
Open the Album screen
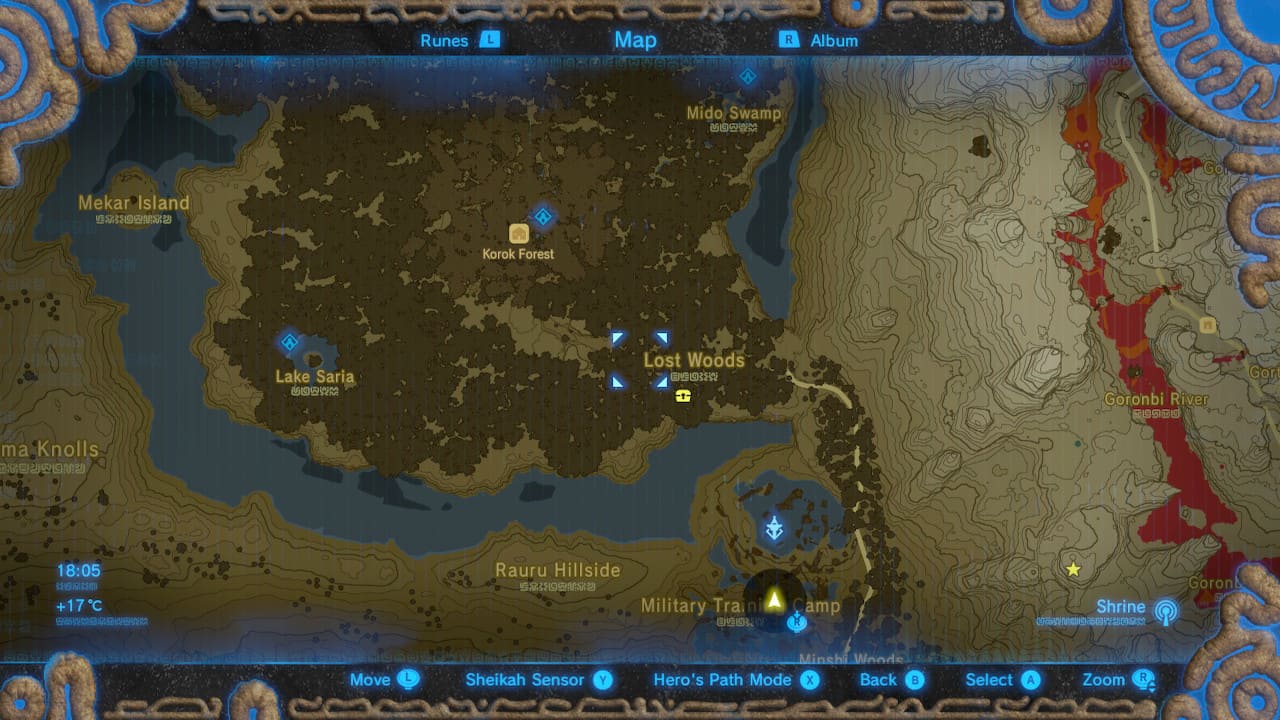pos(834,40)
